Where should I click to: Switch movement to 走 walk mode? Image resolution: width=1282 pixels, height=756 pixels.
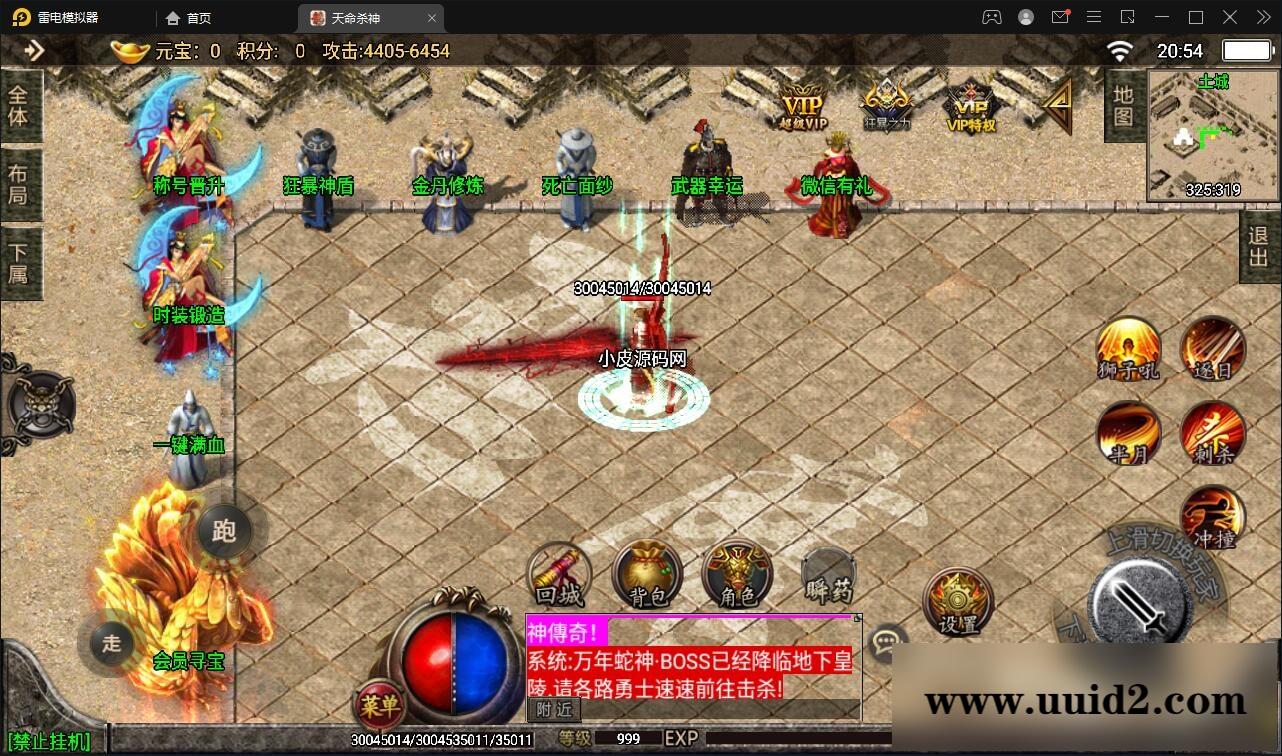(110, 645)
